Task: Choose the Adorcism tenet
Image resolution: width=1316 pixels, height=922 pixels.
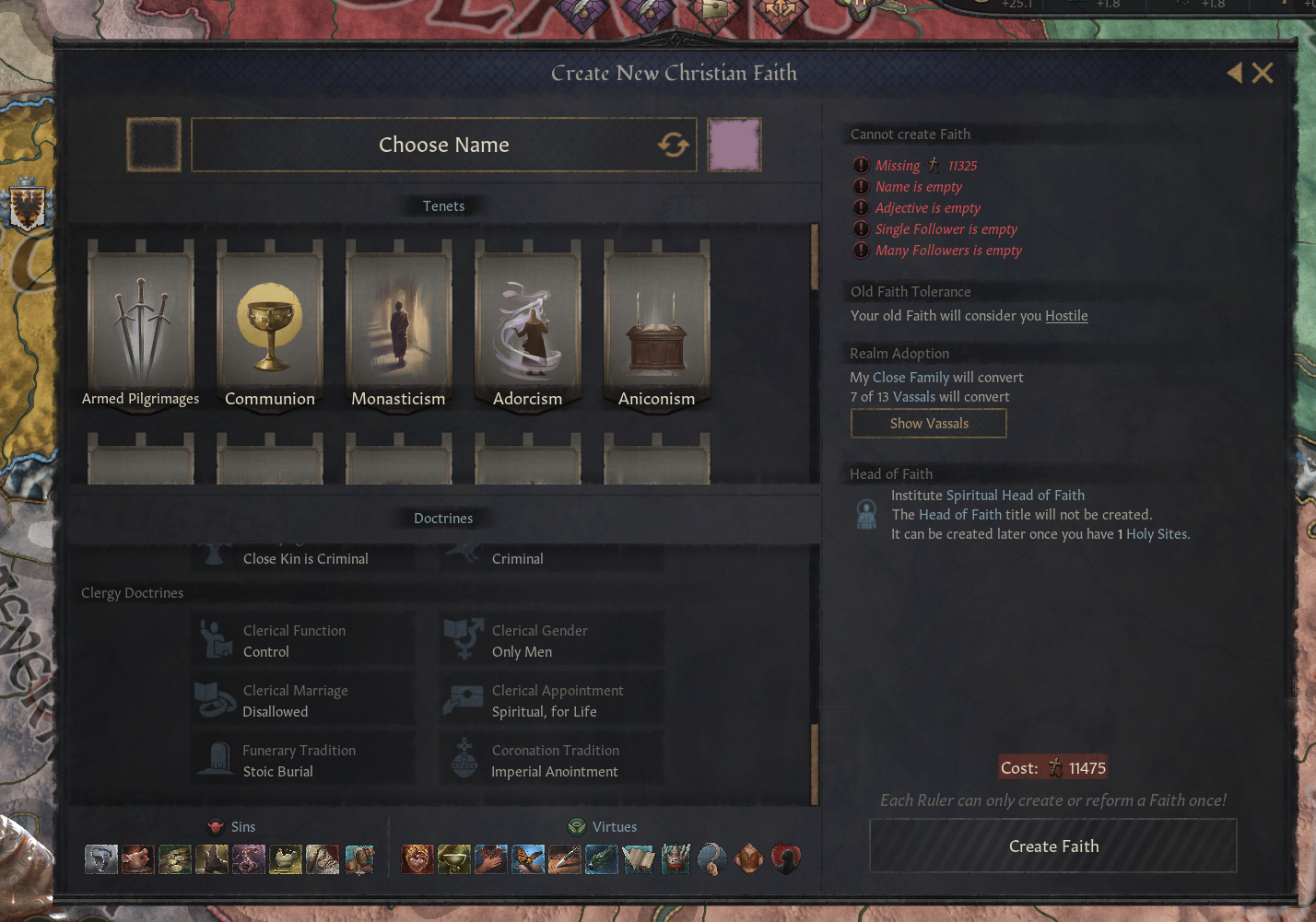Action: point(527,322)
